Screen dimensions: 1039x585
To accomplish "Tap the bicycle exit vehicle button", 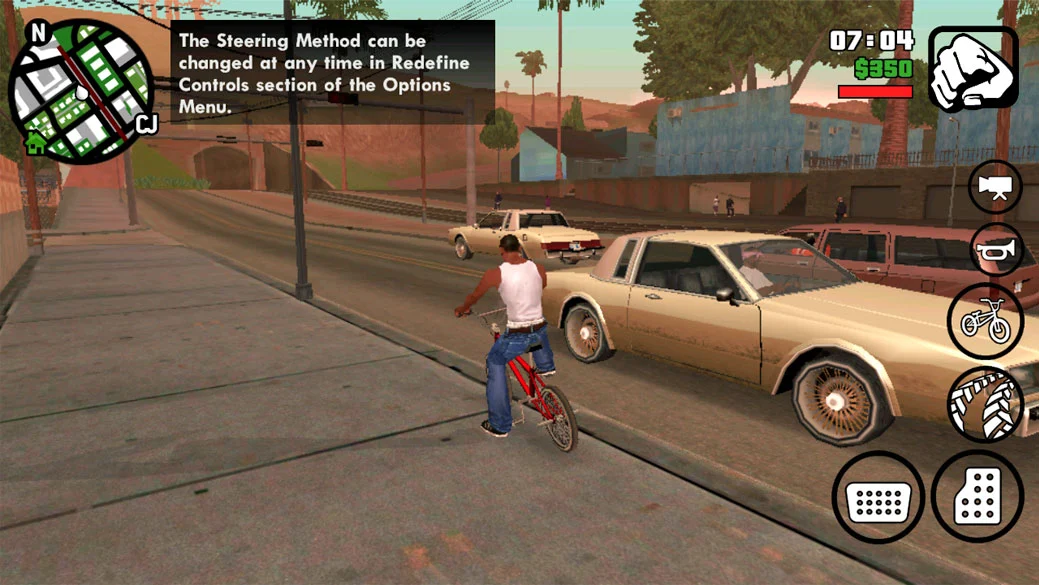I will pyautogui.click(x=985, y=320).
